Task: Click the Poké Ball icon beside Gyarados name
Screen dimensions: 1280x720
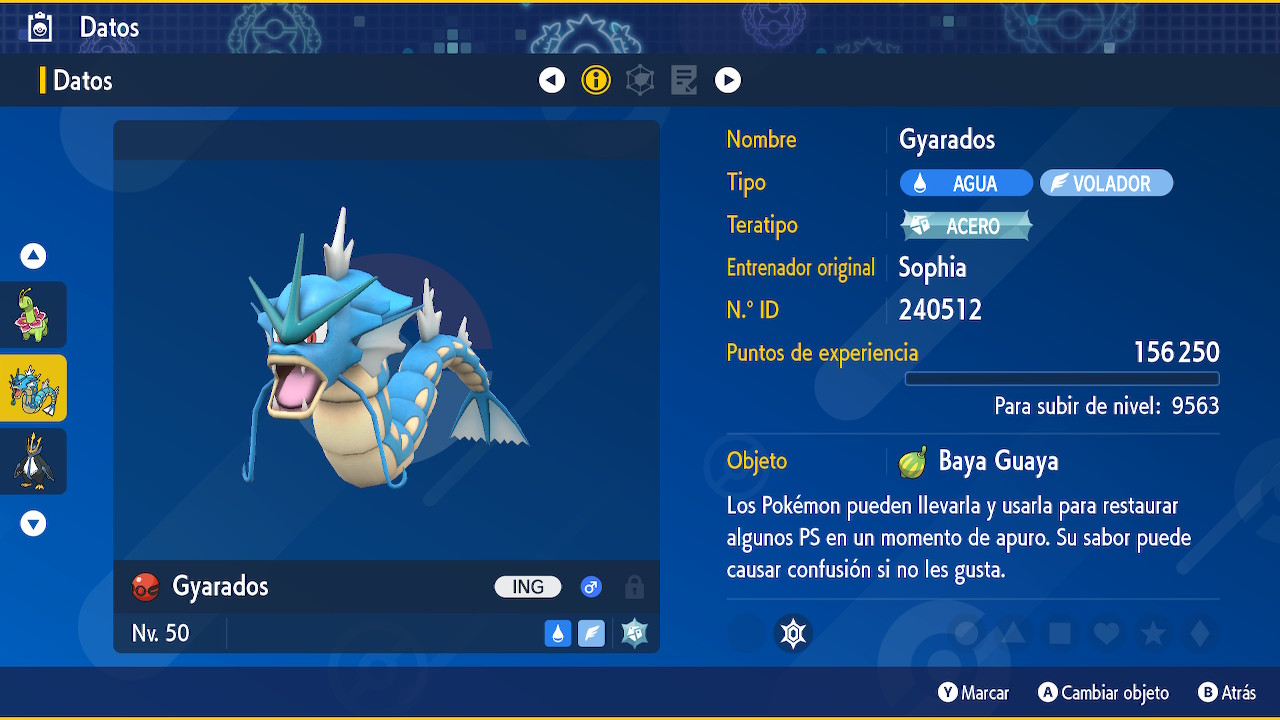Action: tap(145, 587)
